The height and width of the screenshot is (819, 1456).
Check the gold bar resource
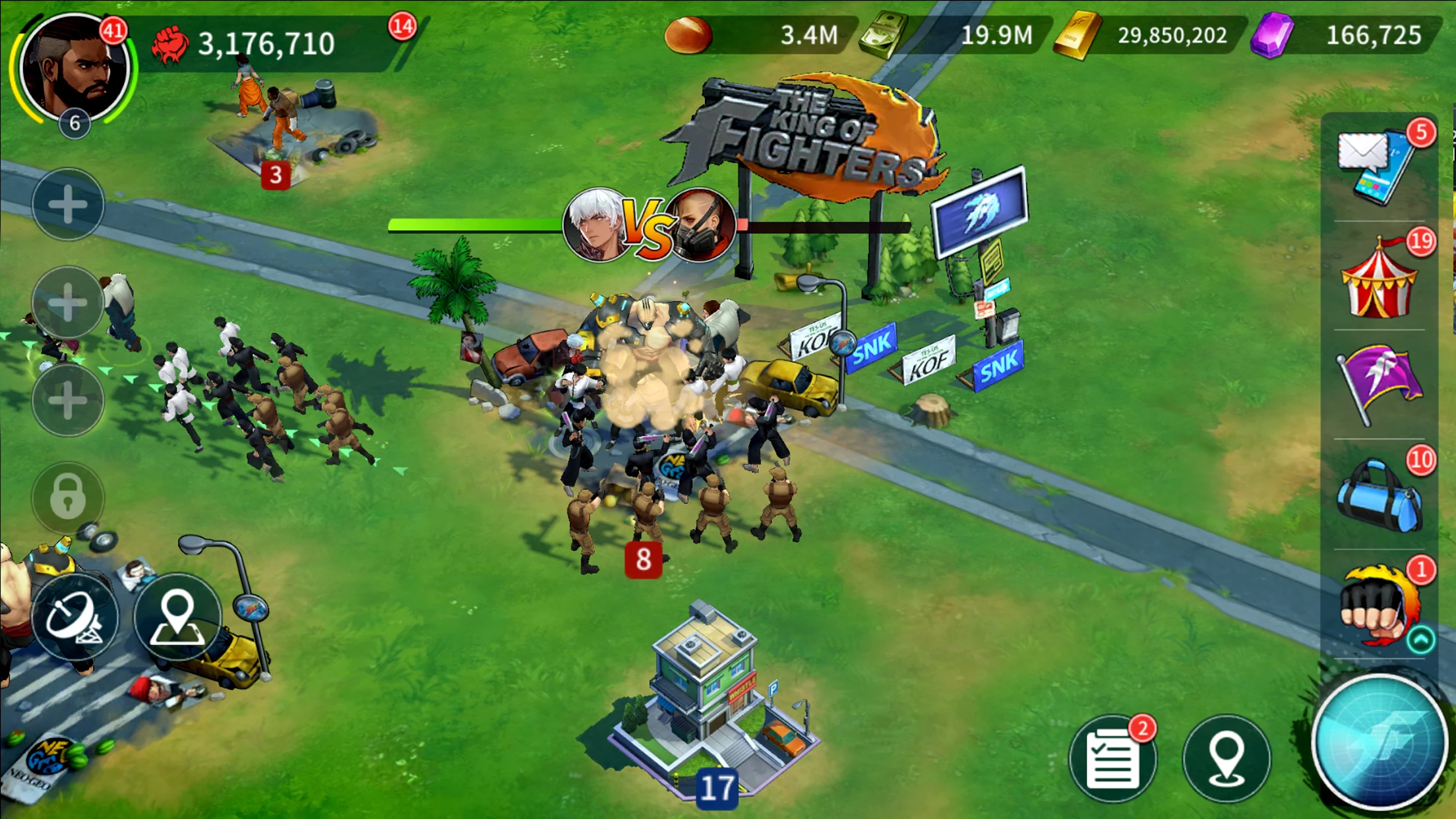click(x=1076, y=36)
